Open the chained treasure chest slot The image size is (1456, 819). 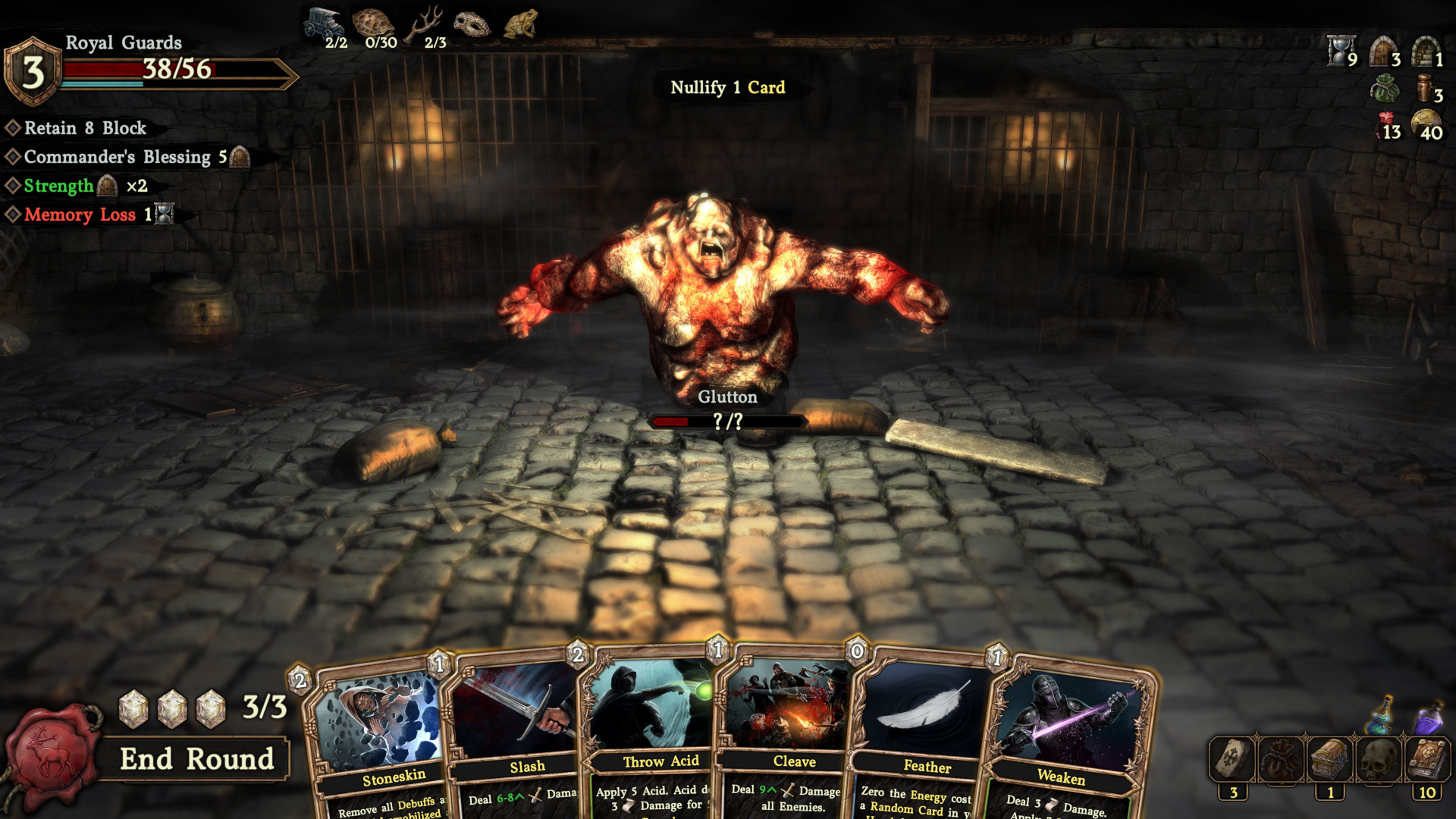(x=1329, y=759)
